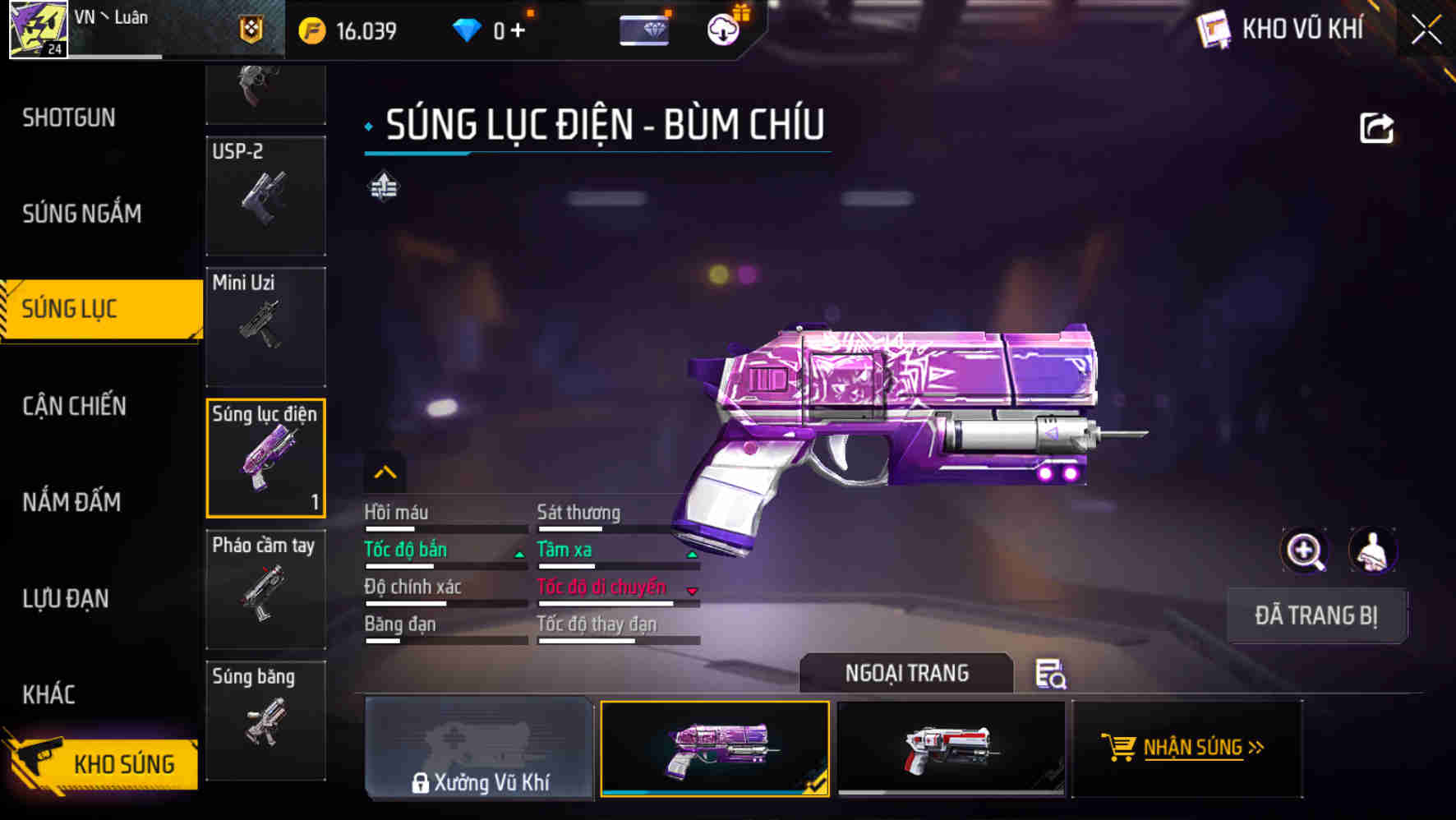Screen dimensions: 1456x820
Task: Select the CẬN CHIẾN weapon category
Action: (x=75, y=406)
